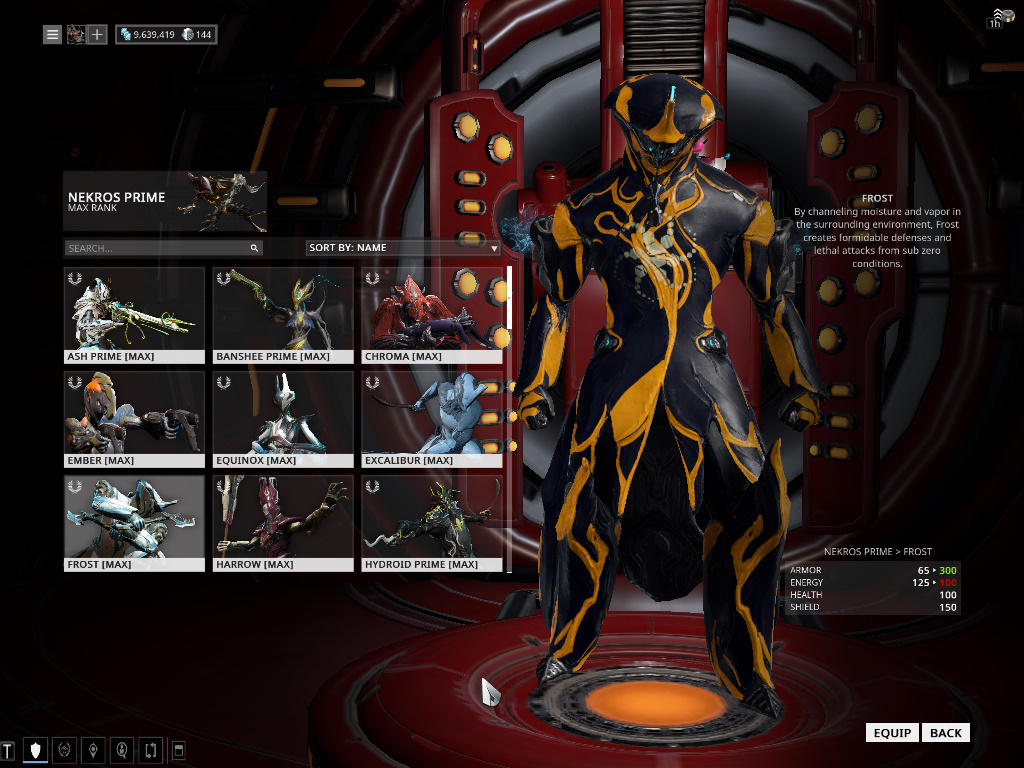1024x768 pixels.
Task: Equip the selected Frost warframe
Action: point(892,733)
